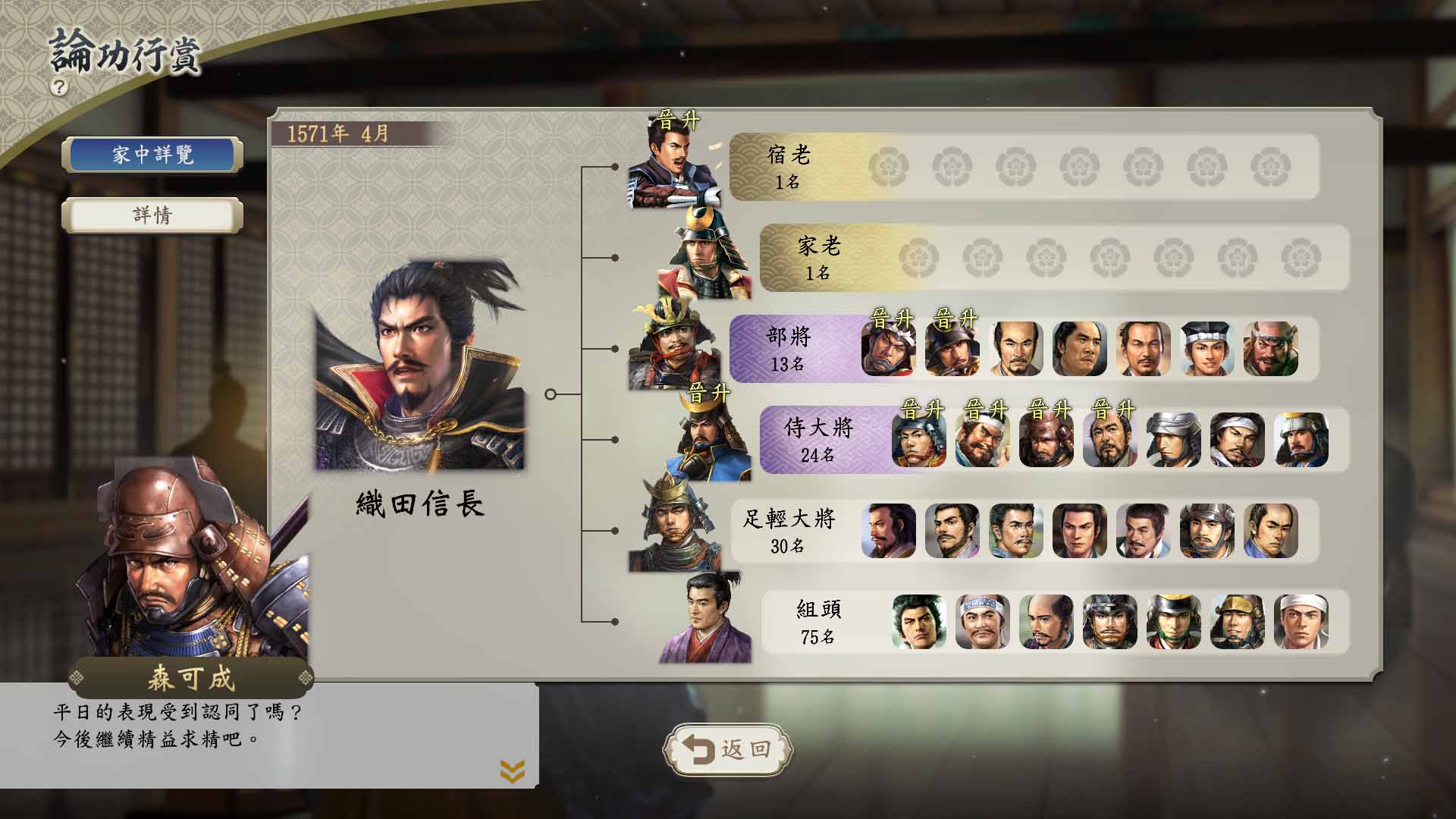Open the 家中詳覽 overview
The width and height of the screenshot is (1456, 819).
point(152,155)
